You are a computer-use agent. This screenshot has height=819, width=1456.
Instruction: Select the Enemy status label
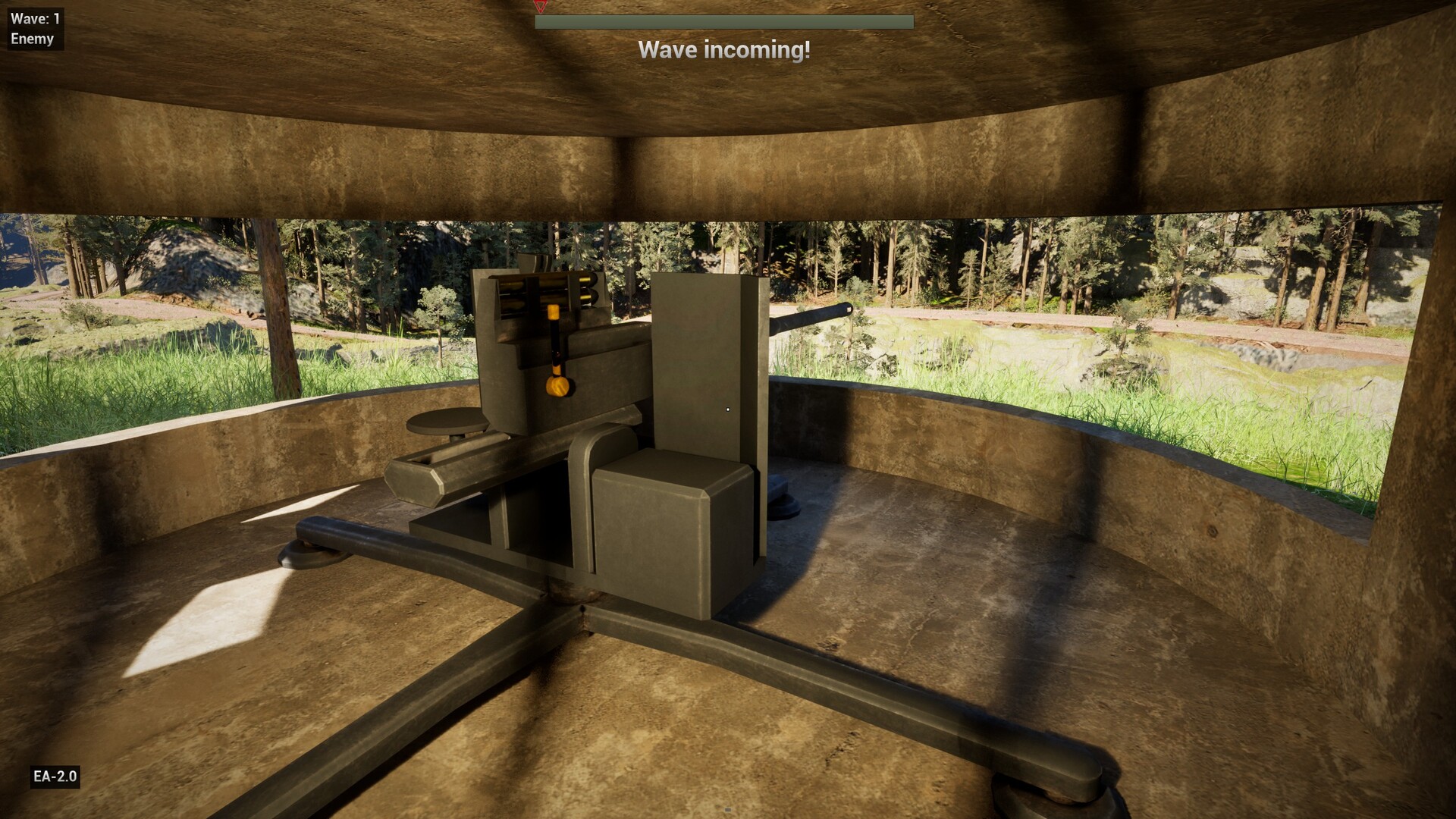30,39
